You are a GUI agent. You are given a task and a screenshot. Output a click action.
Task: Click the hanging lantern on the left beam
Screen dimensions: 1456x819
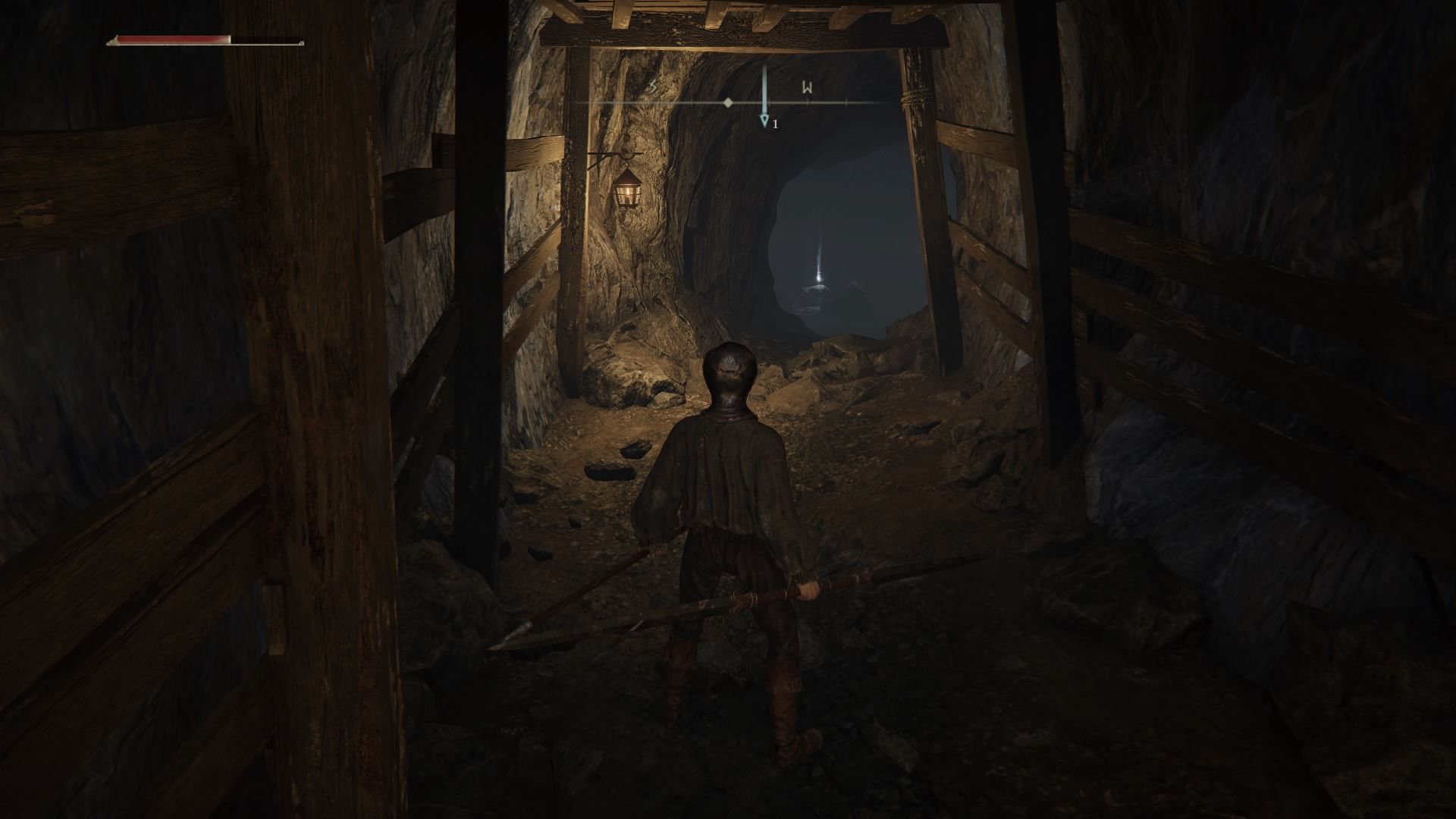tap(626, 193)
